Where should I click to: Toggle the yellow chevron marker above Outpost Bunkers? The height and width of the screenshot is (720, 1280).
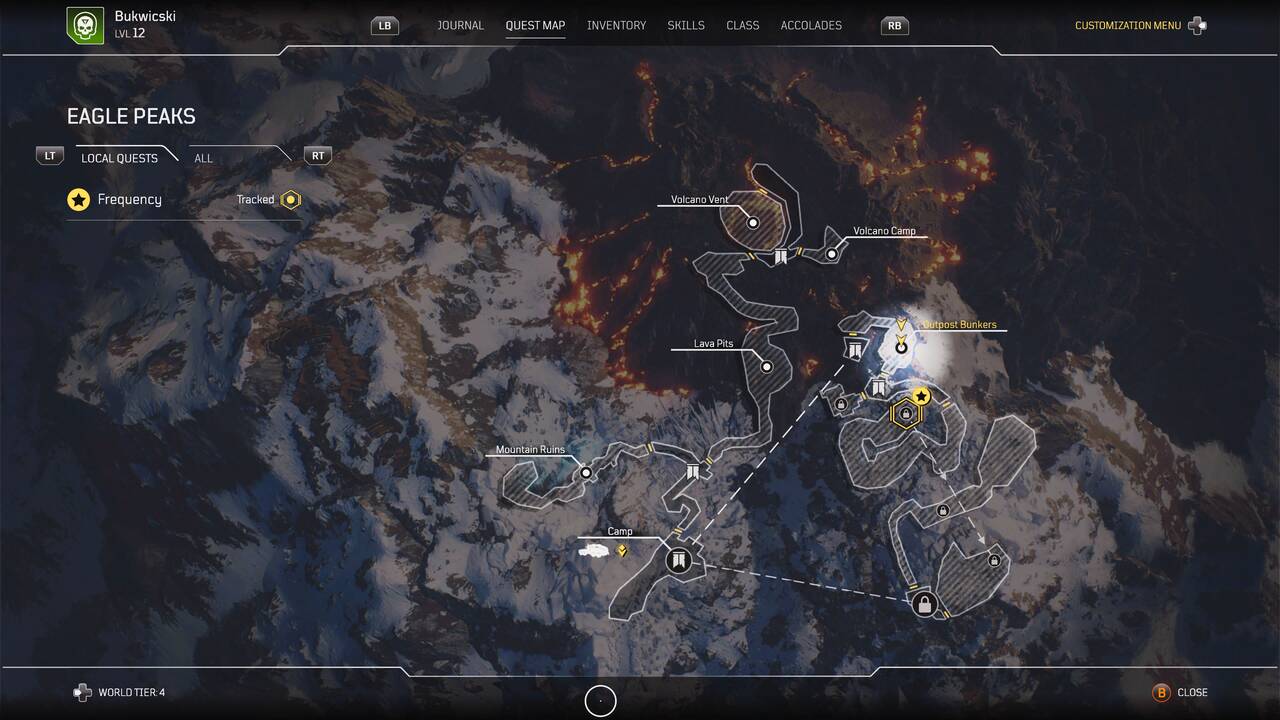point(903,323)
